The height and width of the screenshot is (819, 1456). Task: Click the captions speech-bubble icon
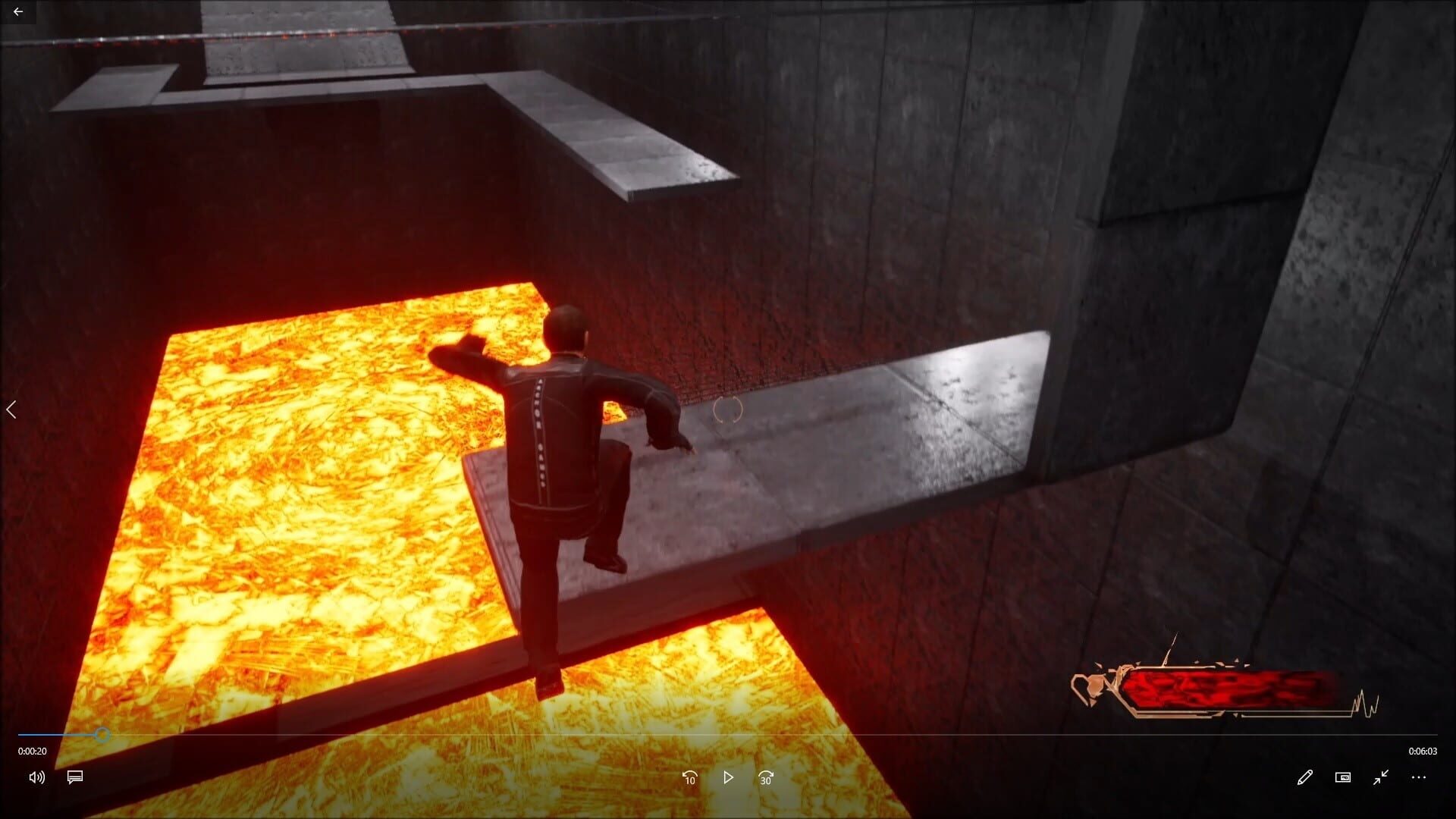[74, 777]
